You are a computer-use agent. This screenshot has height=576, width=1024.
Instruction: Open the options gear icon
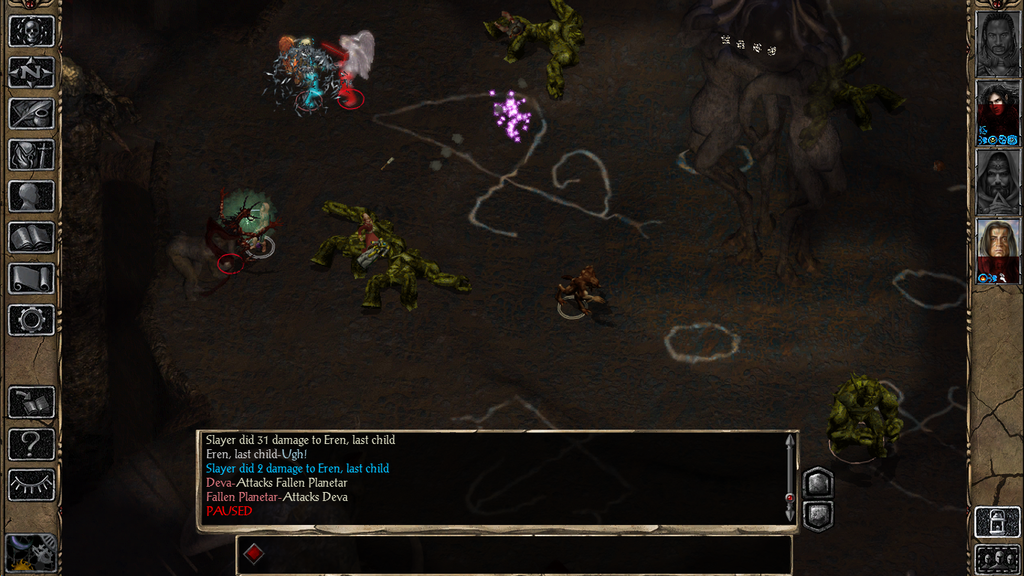[31, 320]
